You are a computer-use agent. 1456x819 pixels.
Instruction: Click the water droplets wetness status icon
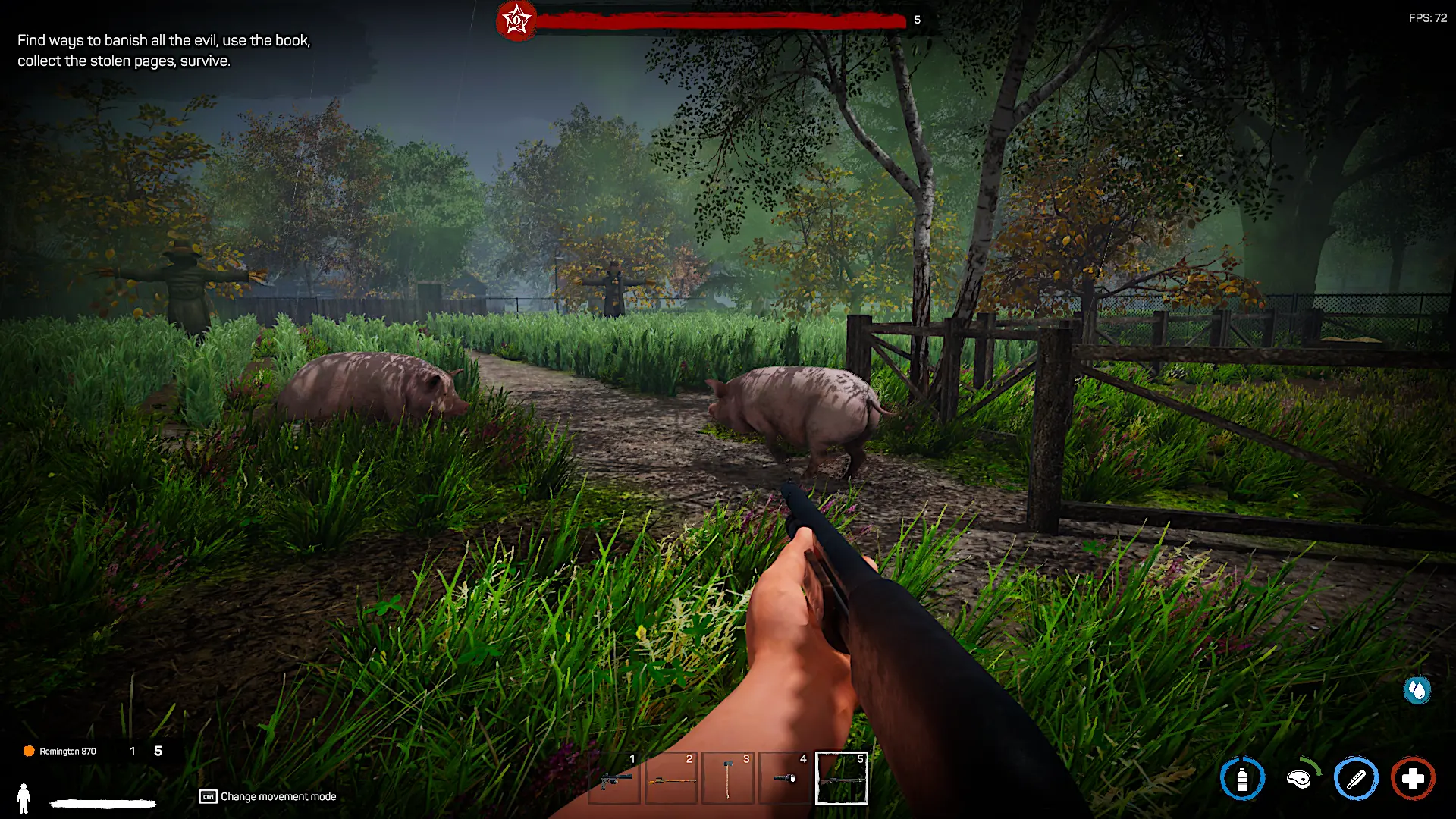tap(1417, 690)
